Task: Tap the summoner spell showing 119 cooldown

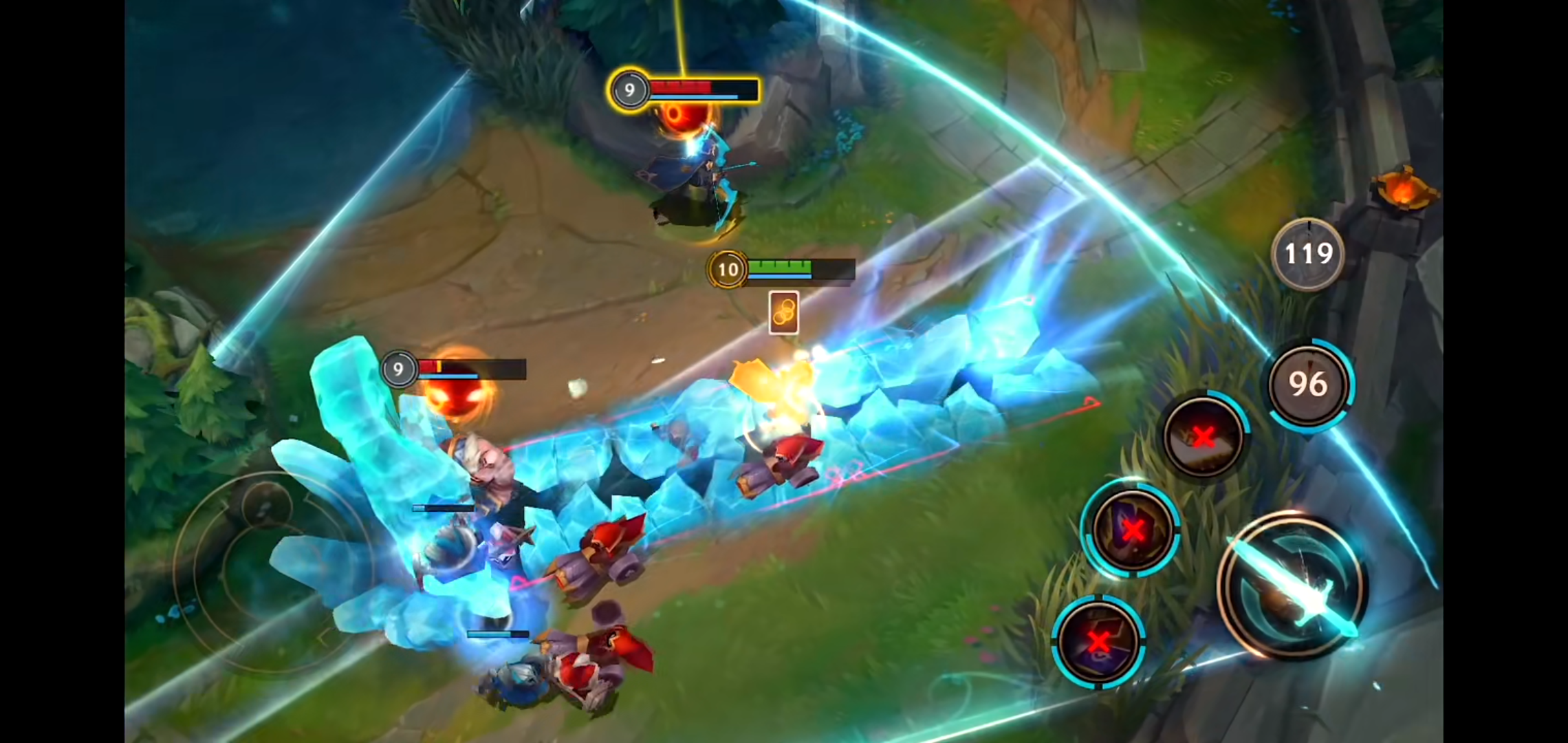Action: click(x=1307, y=255)
